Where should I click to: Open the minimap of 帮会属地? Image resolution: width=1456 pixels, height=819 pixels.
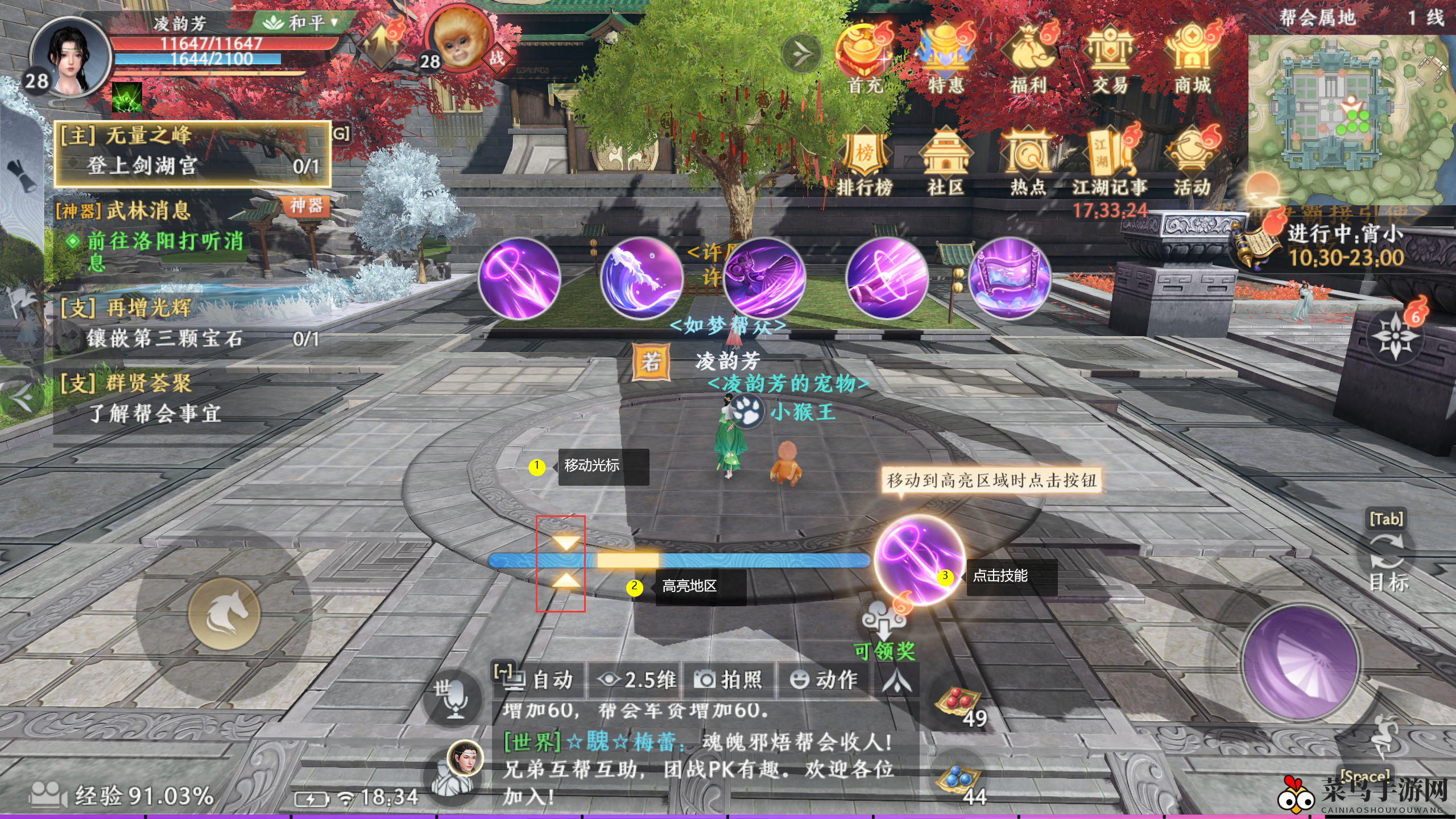coord(1351,119)
